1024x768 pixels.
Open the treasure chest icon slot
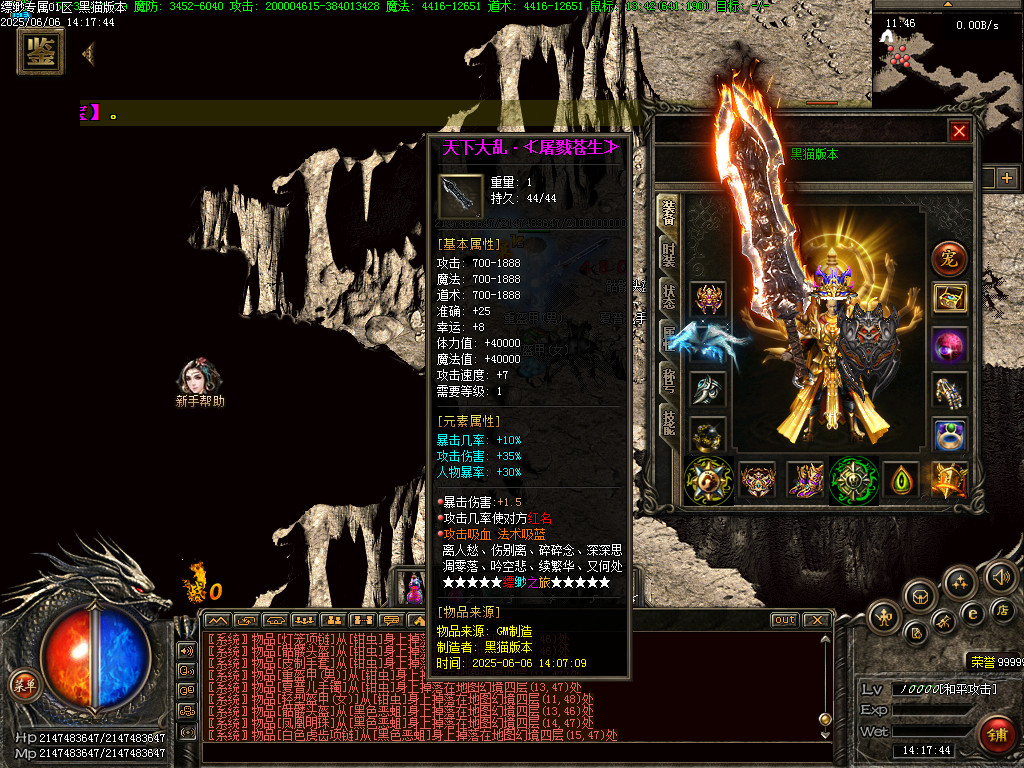click(949, 297)
